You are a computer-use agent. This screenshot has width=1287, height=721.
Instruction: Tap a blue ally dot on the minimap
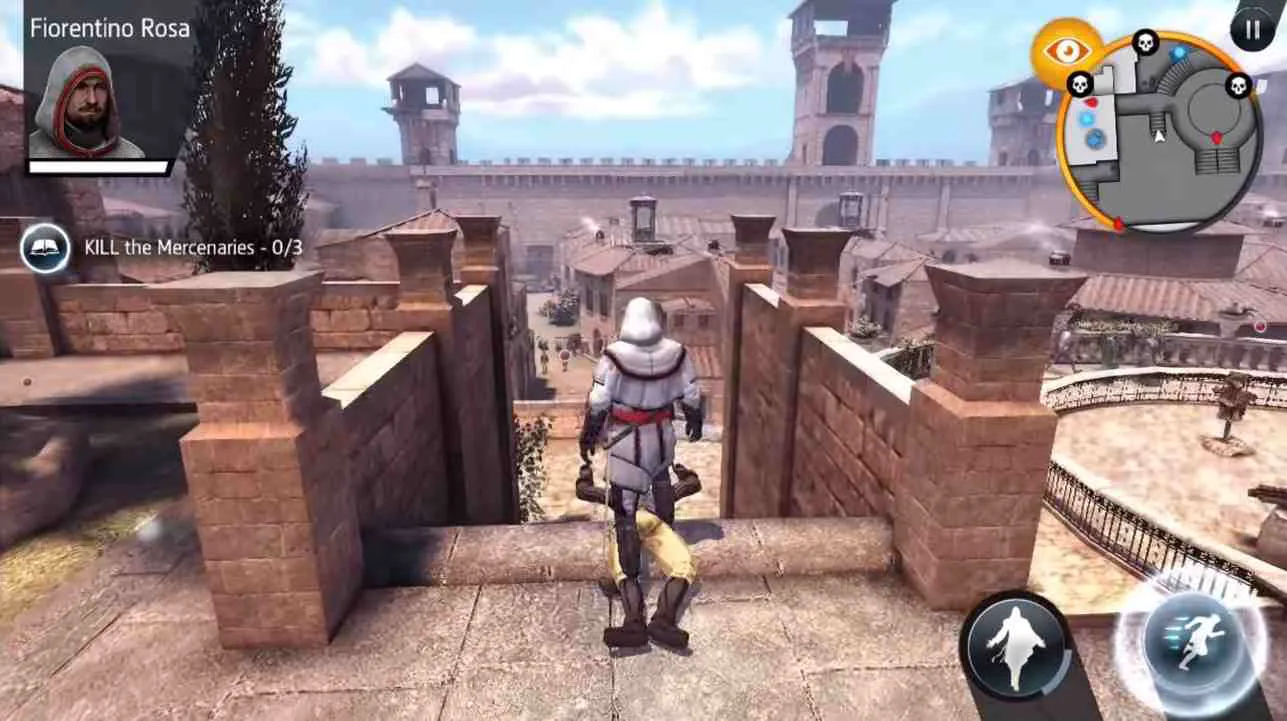(x=1086, y=118)
